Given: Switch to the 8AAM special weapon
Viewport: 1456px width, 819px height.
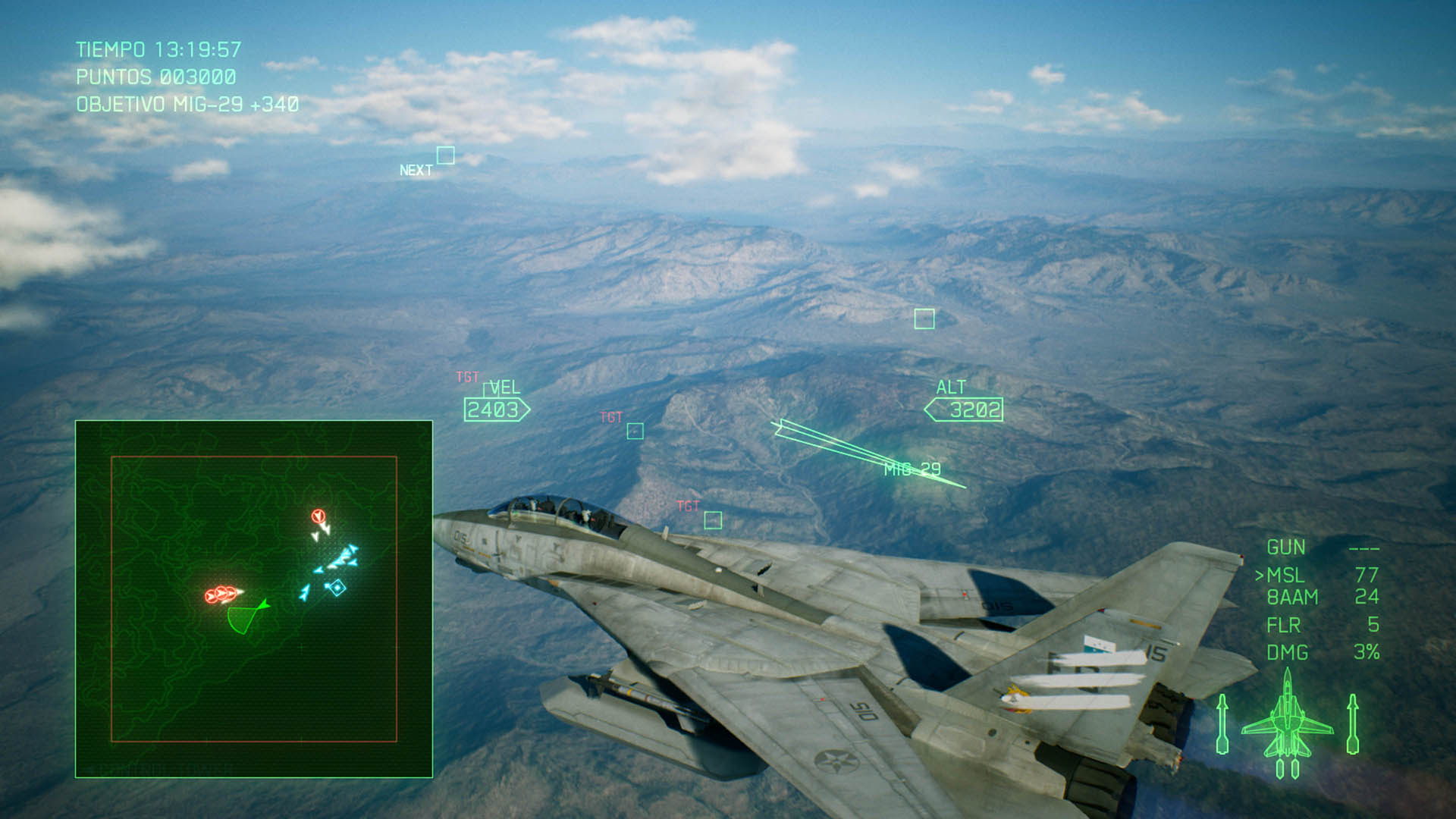Looking at the screenshot, I should [x=1292, y=598].
